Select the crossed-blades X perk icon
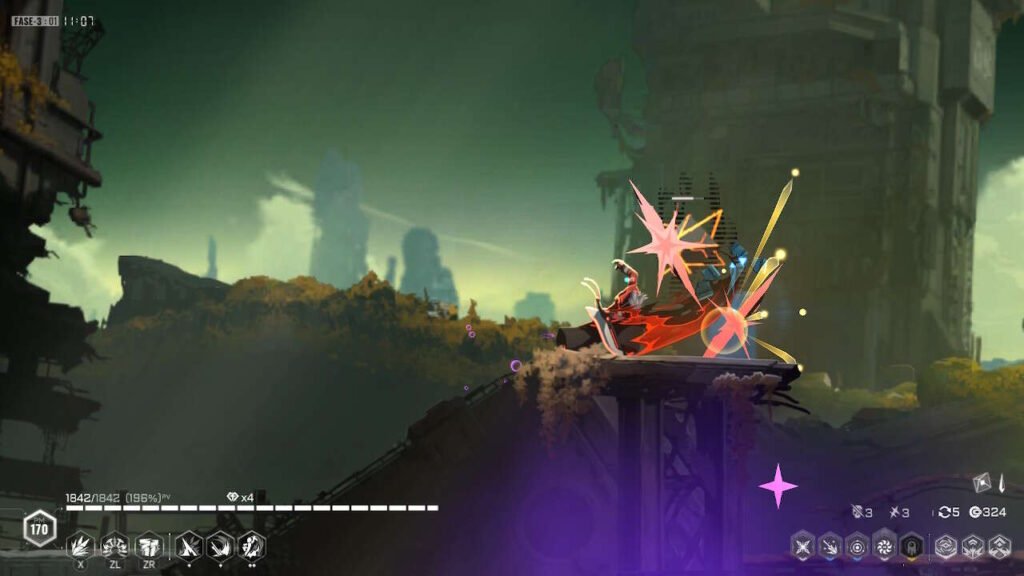Screen dimensions: 1024x576 (803, 546)
